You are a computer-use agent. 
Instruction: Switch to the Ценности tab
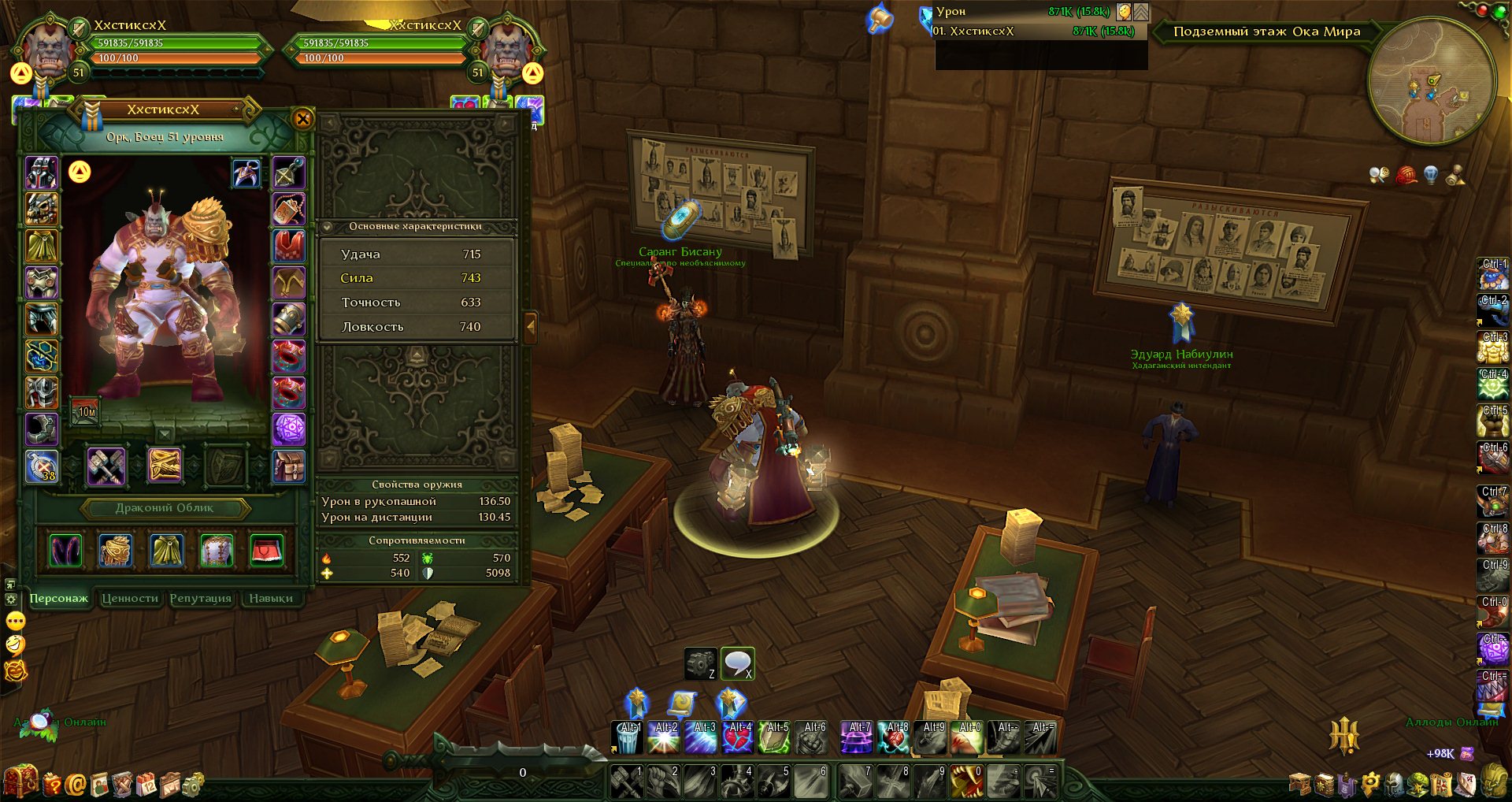130,599
